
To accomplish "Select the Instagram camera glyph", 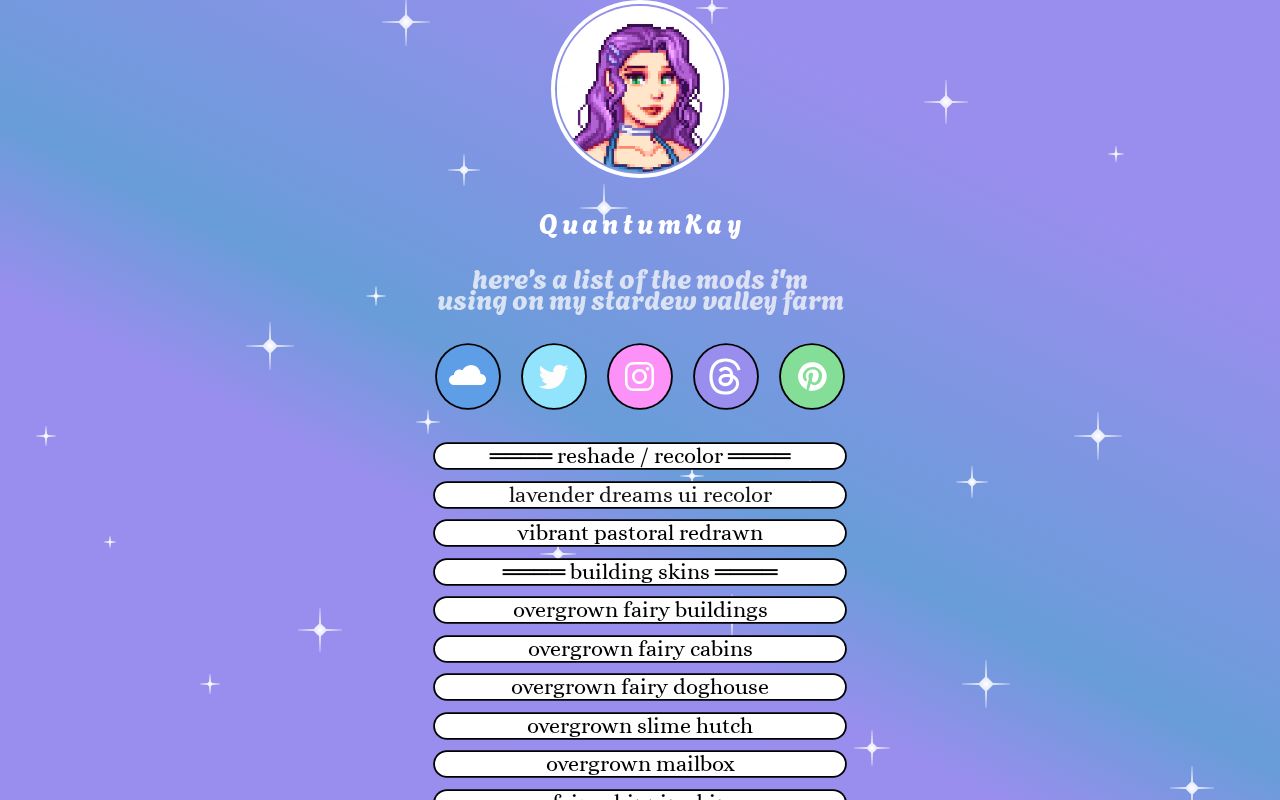I will tap(640, 376).
